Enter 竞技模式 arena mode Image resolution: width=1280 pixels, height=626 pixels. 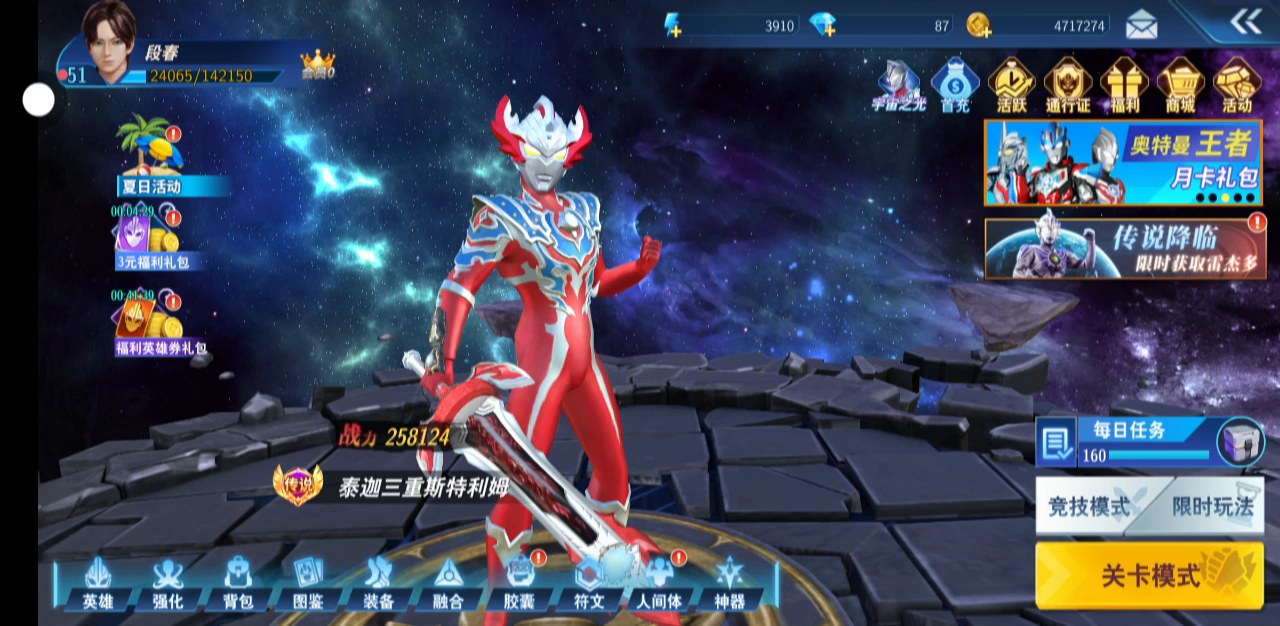[1089, 506]
